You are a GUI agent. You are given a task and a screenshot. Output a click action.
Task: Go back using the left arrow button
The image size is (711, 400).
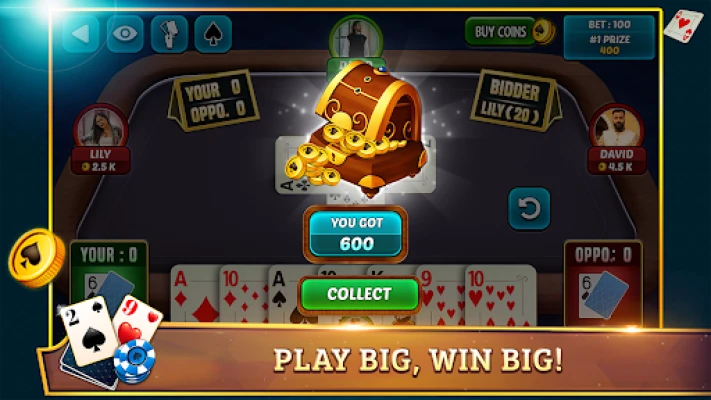[x=81, y=34]
